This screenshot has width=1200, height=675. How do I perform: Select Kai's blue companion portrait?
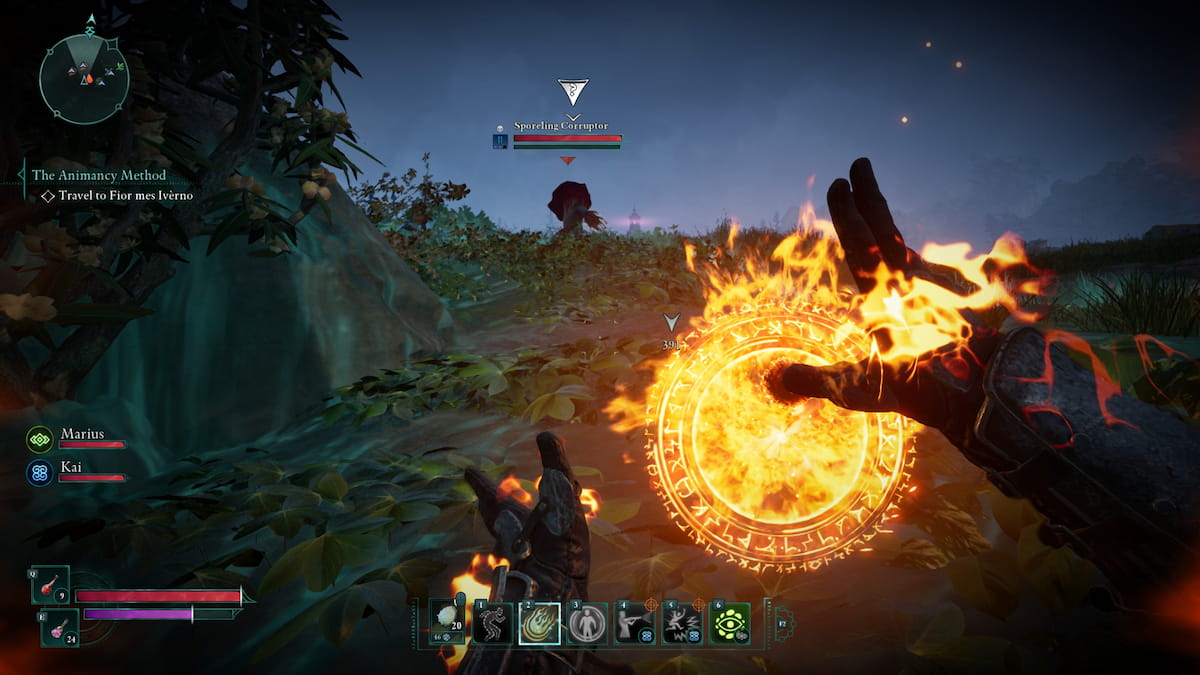click(40, 472)
